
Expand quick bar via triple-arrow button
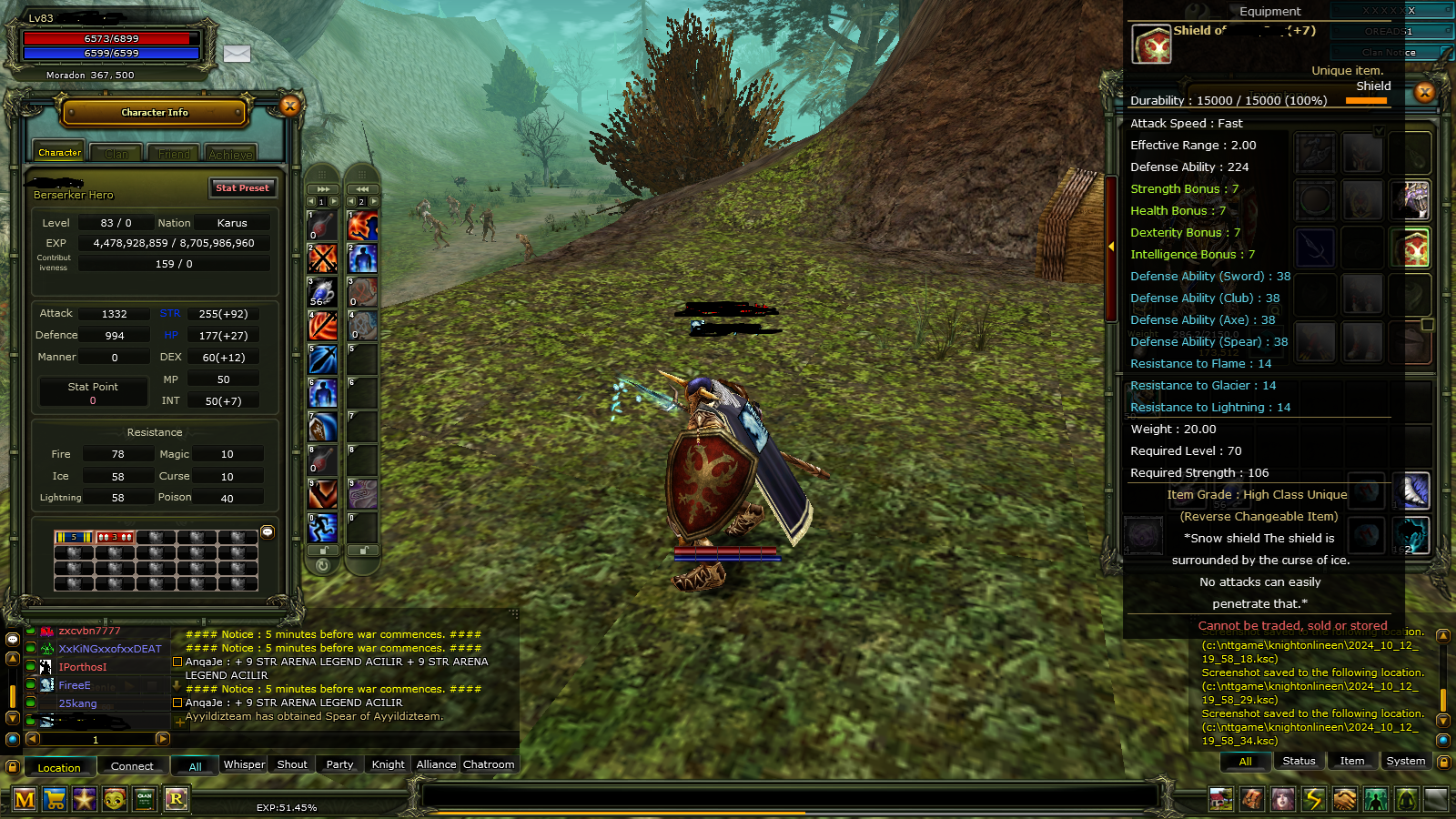[x=324, y=188]
